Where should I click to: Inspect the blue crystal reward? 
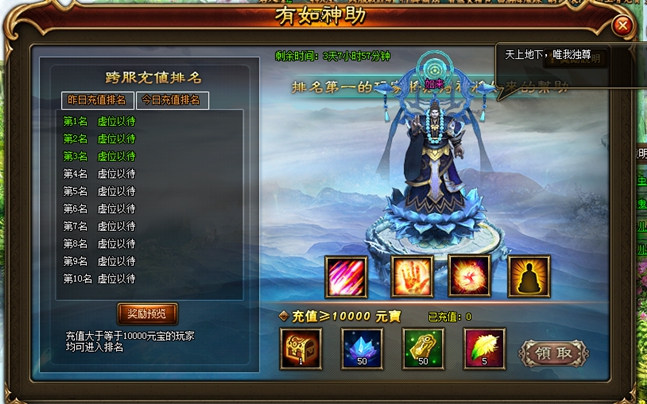361,349
